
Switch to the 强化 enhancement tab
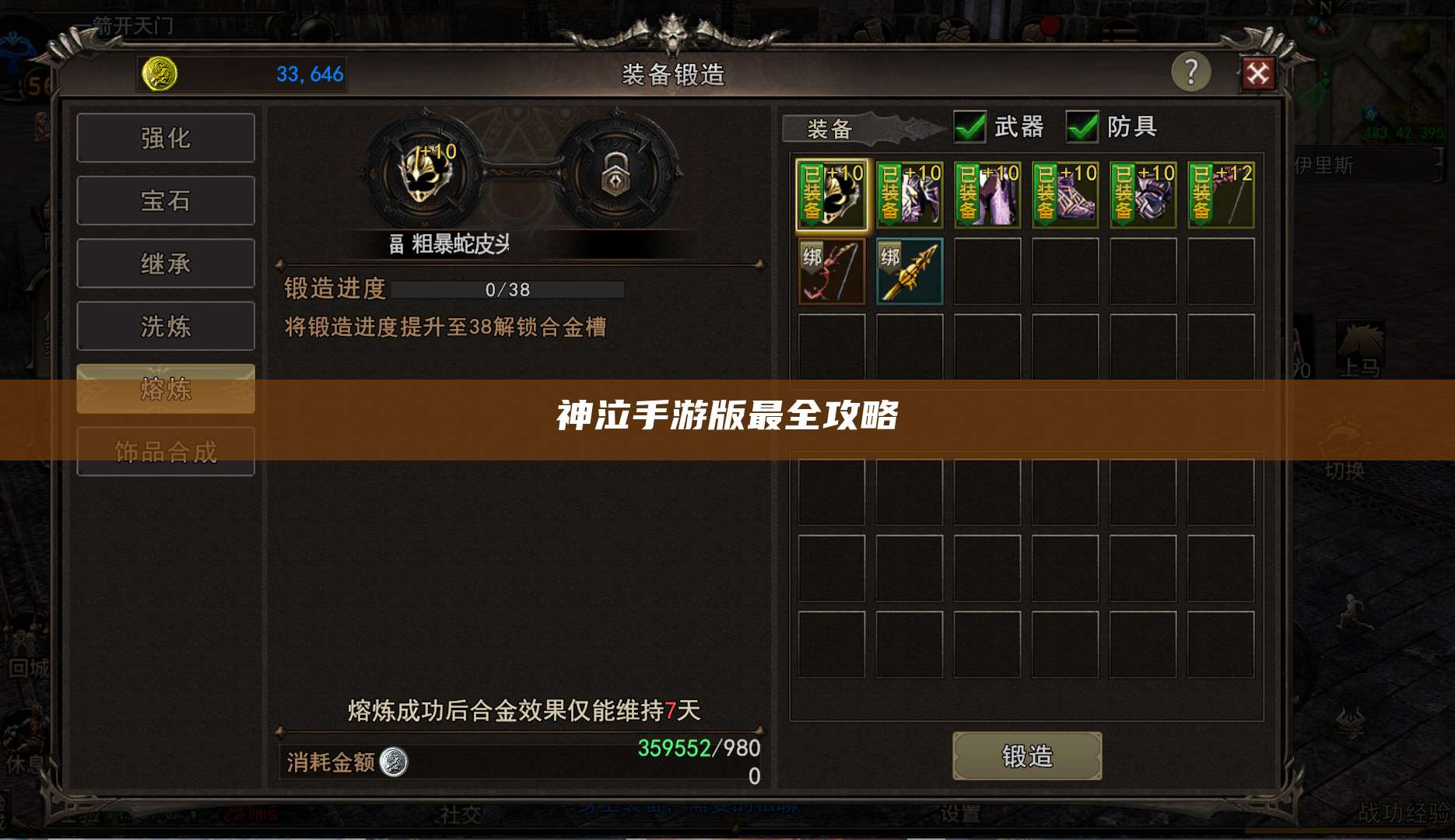165,137
